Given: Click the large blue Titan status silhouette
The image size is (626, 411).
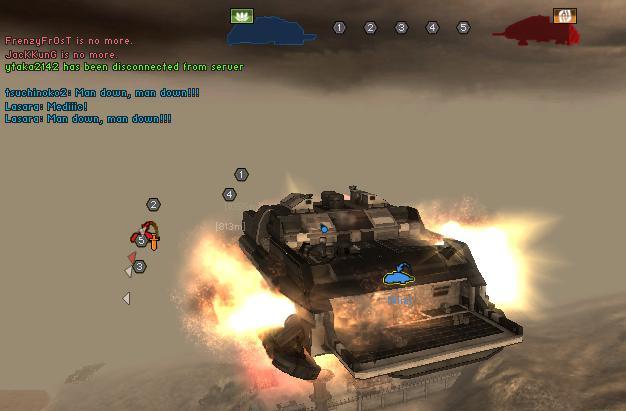Looking at the screenshot, I should click(272, 34).
